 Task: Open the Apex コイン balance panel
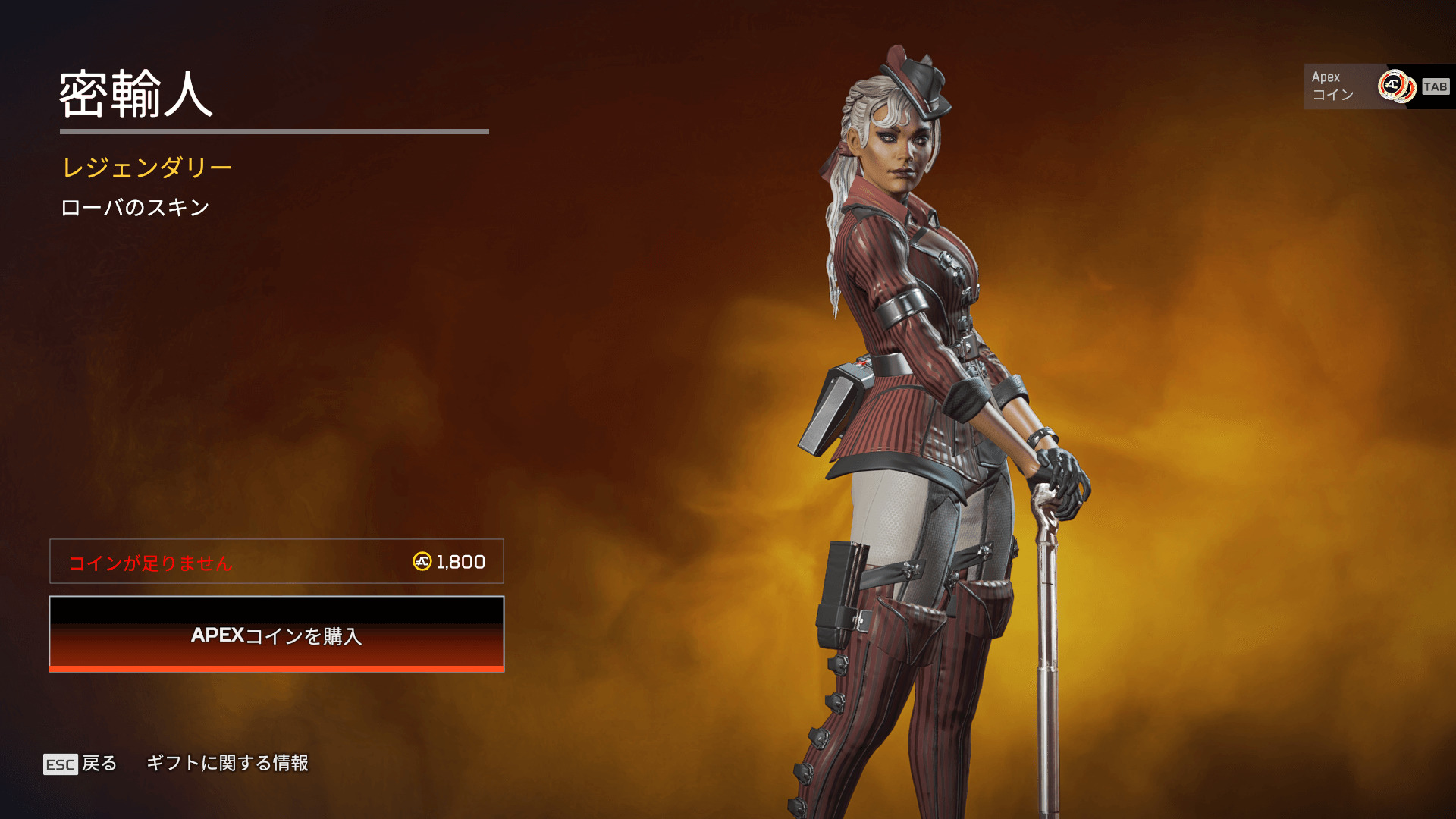coord(1378,86)
